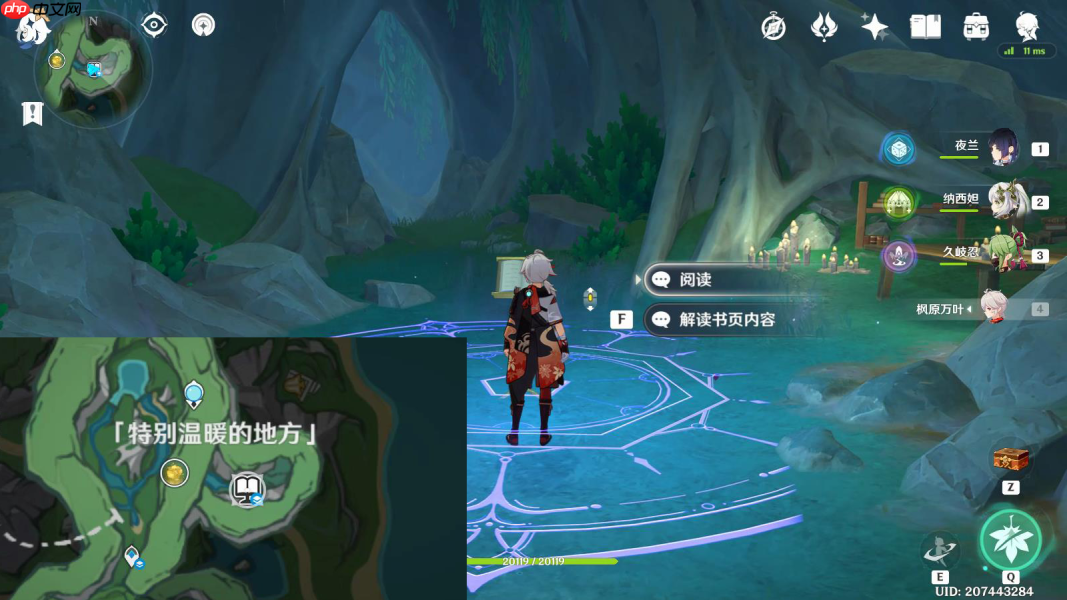Select the book marker on the map
This screenshot has height=600, width=1067.
[245, 490]
